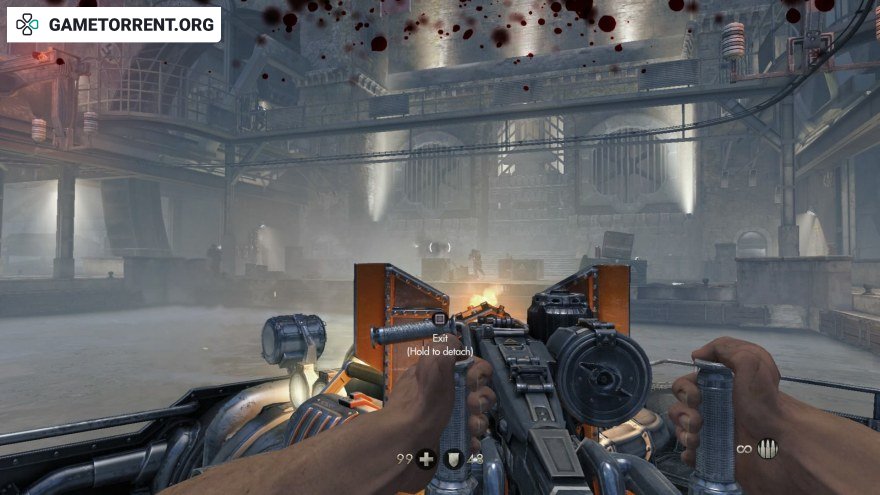
Task: Click the GAMETORRENT.ORG watermark logo
Action: point(113,24)
